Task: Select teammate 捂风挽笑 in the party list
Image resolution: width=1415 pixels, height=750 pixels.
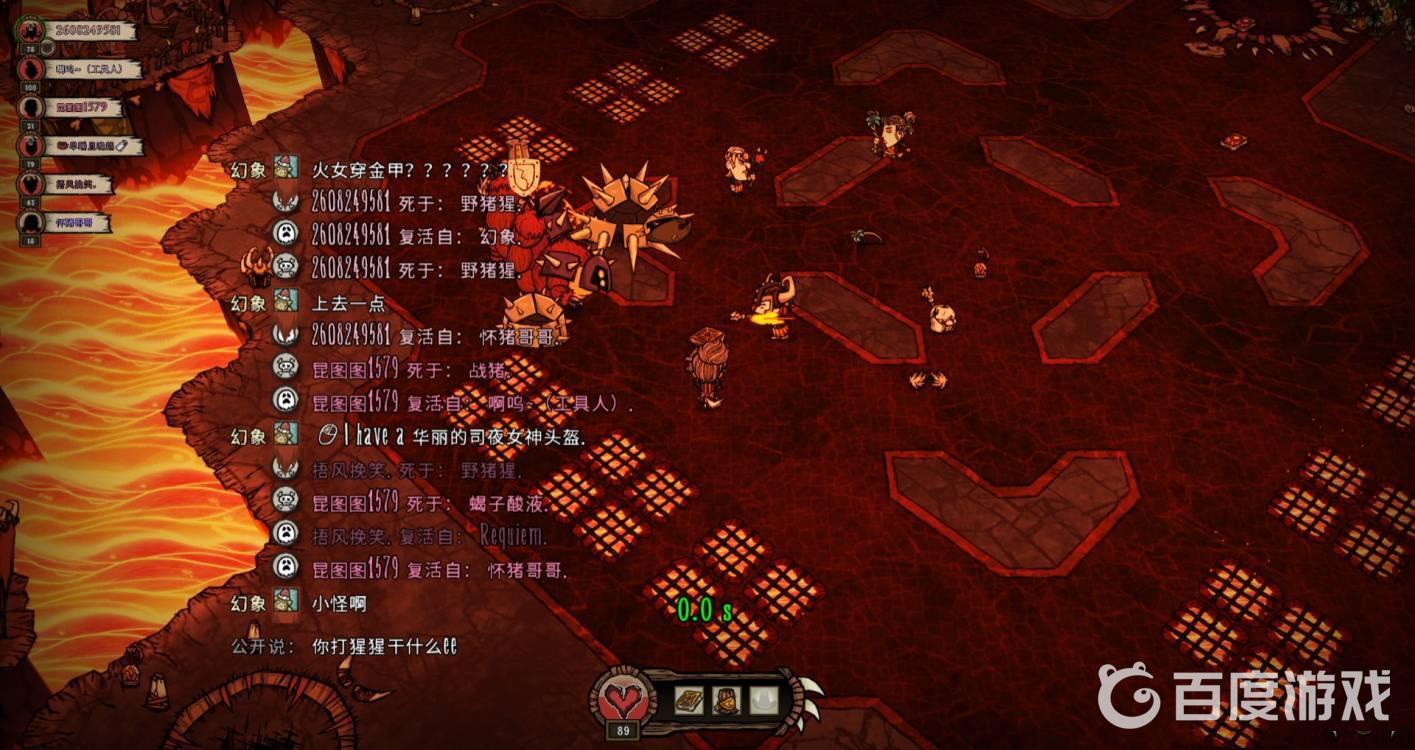Action: 80,185
